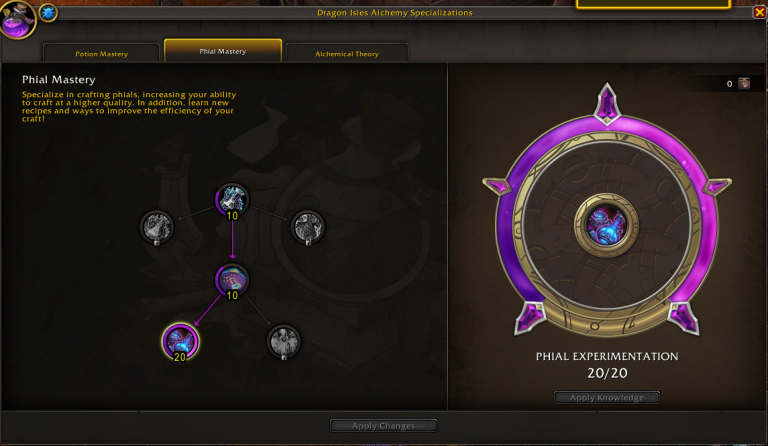Select the root specialization node atop the tree
Screen dimensions: 768x446
(x=232, y=200)
